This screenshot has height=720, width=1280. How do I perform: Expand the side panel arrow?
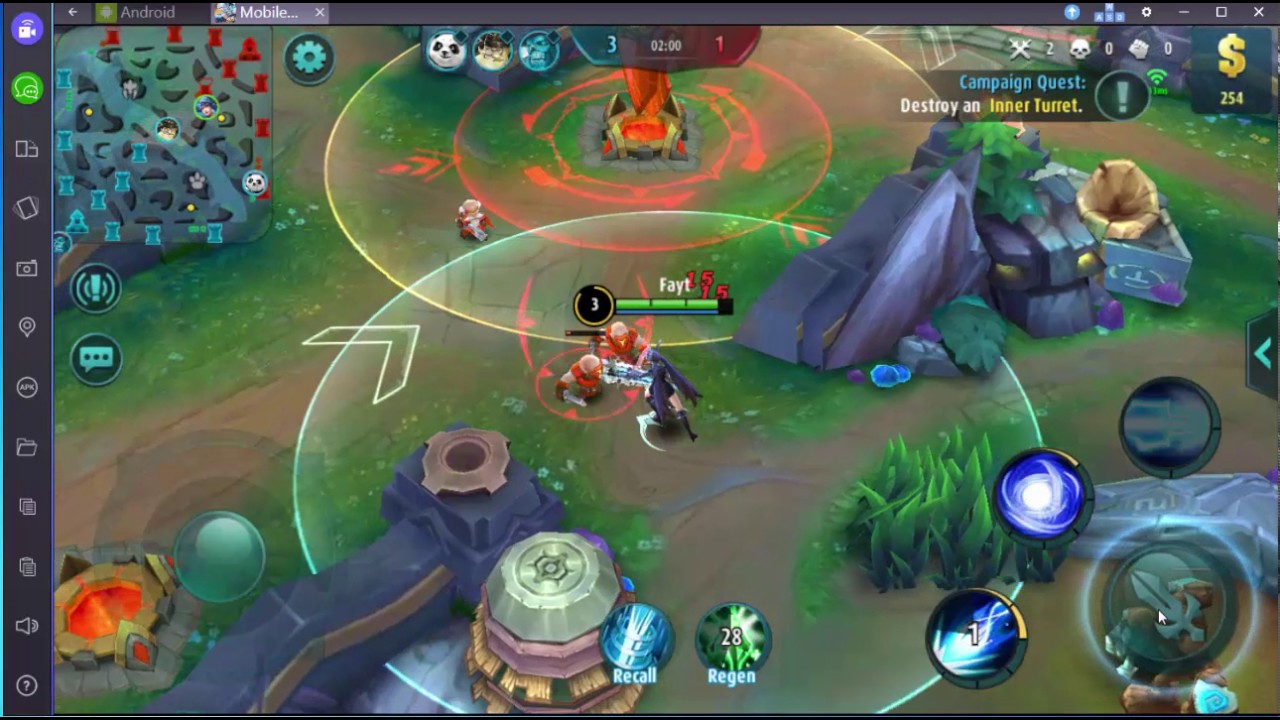tap(1263, 353)
